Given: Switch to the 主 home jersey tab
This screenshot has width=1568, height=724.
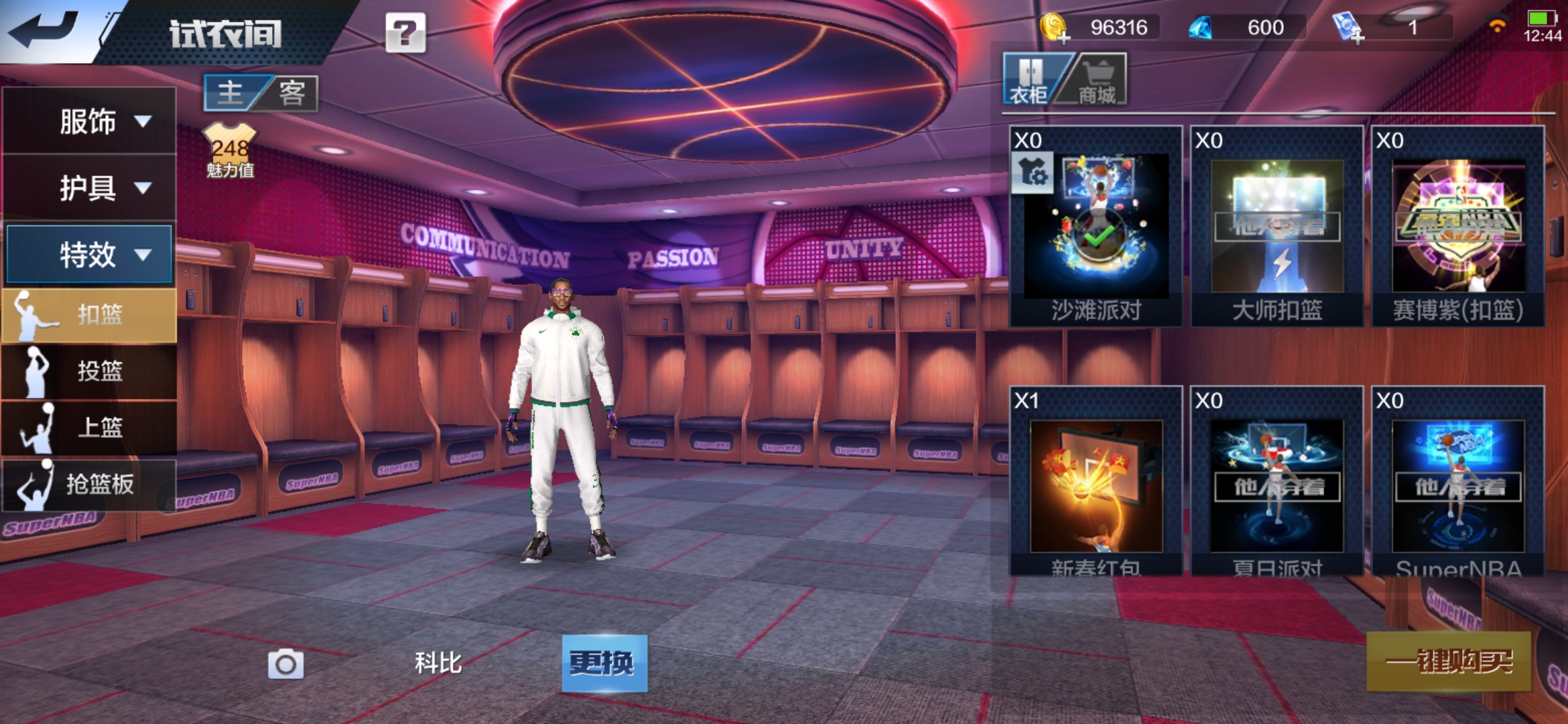Looking at the screenshot, I should [x=231, y=93].
